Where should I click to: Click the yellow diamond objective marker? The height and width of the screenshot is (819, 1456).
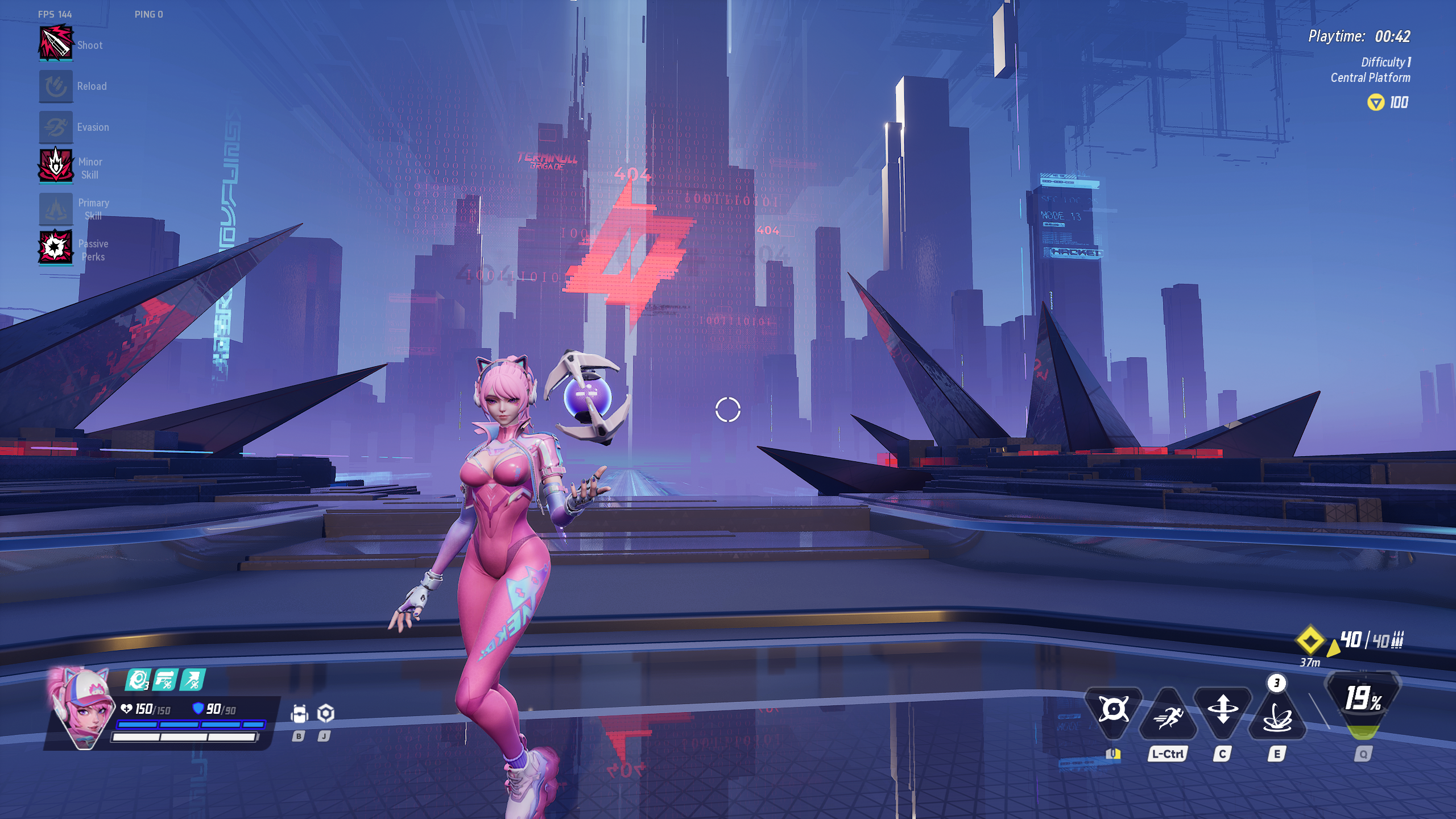coord(1310,640)
